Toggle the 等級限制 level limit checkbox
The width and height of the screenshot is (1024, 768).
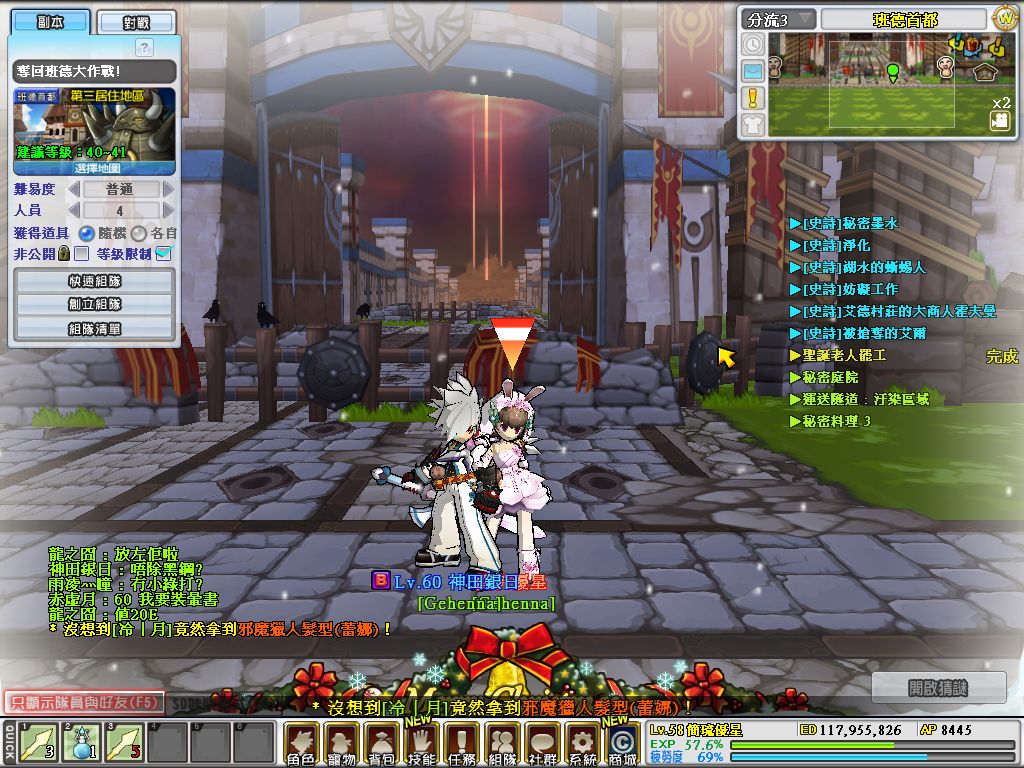click(x=164, y=254)
